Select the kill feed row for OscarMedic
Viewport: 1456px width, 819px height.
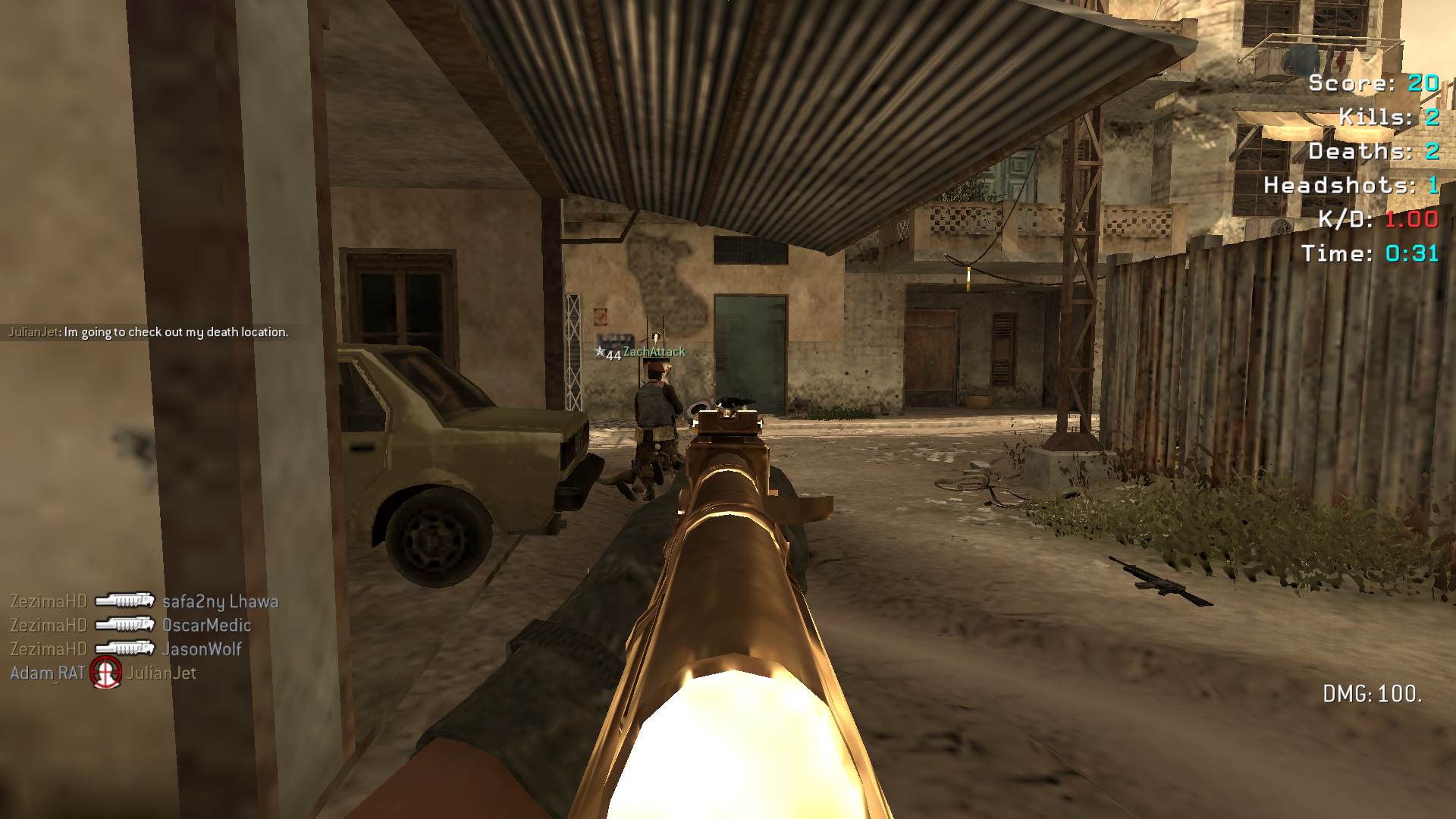click(130, 626)
